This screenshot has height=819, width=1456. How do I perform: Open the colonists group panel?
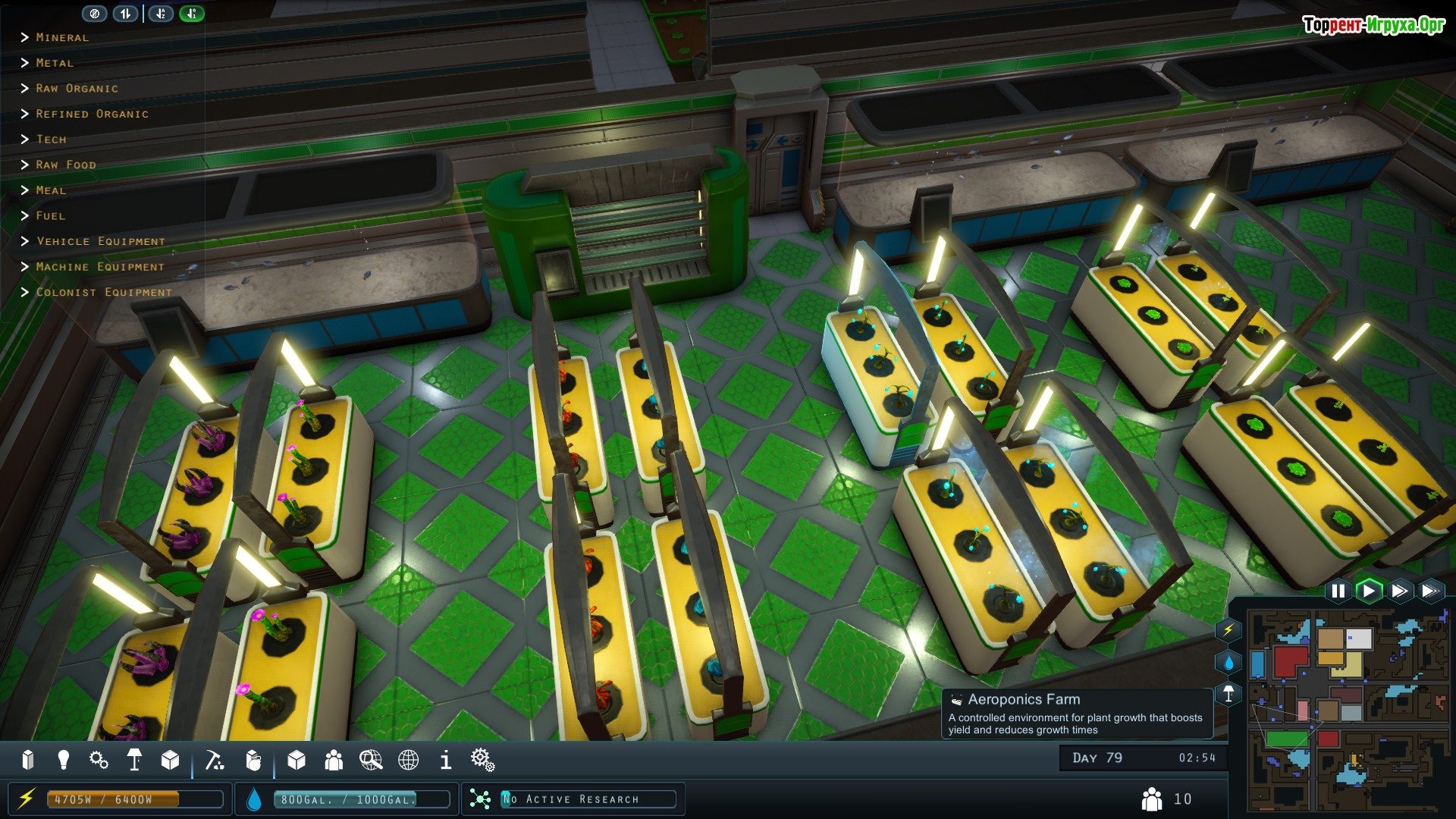[x=334, y=760]
